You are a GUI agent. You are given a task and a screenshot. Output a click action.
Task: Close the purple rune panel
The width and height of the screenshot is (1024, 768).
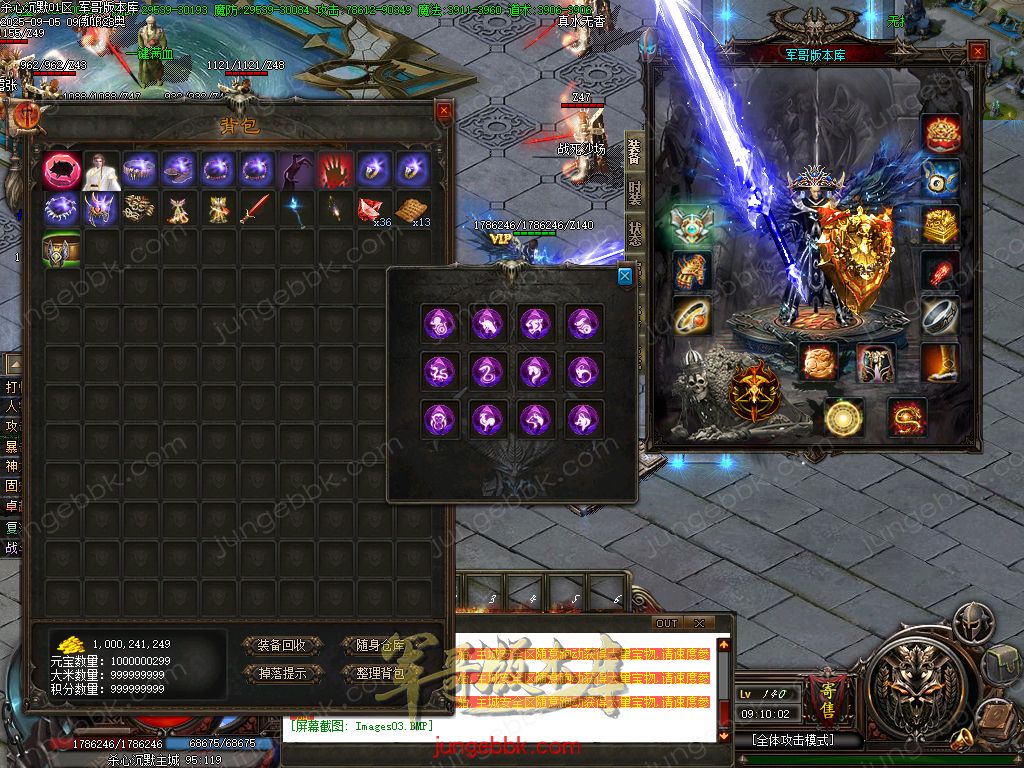(x=625, y=276)
